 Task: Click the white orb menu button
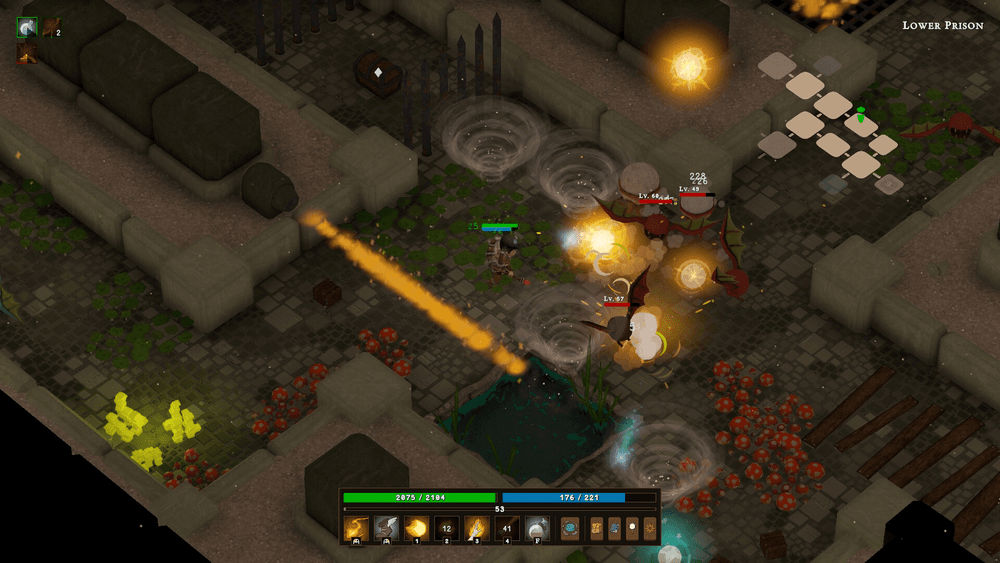[x=632, y=527]
